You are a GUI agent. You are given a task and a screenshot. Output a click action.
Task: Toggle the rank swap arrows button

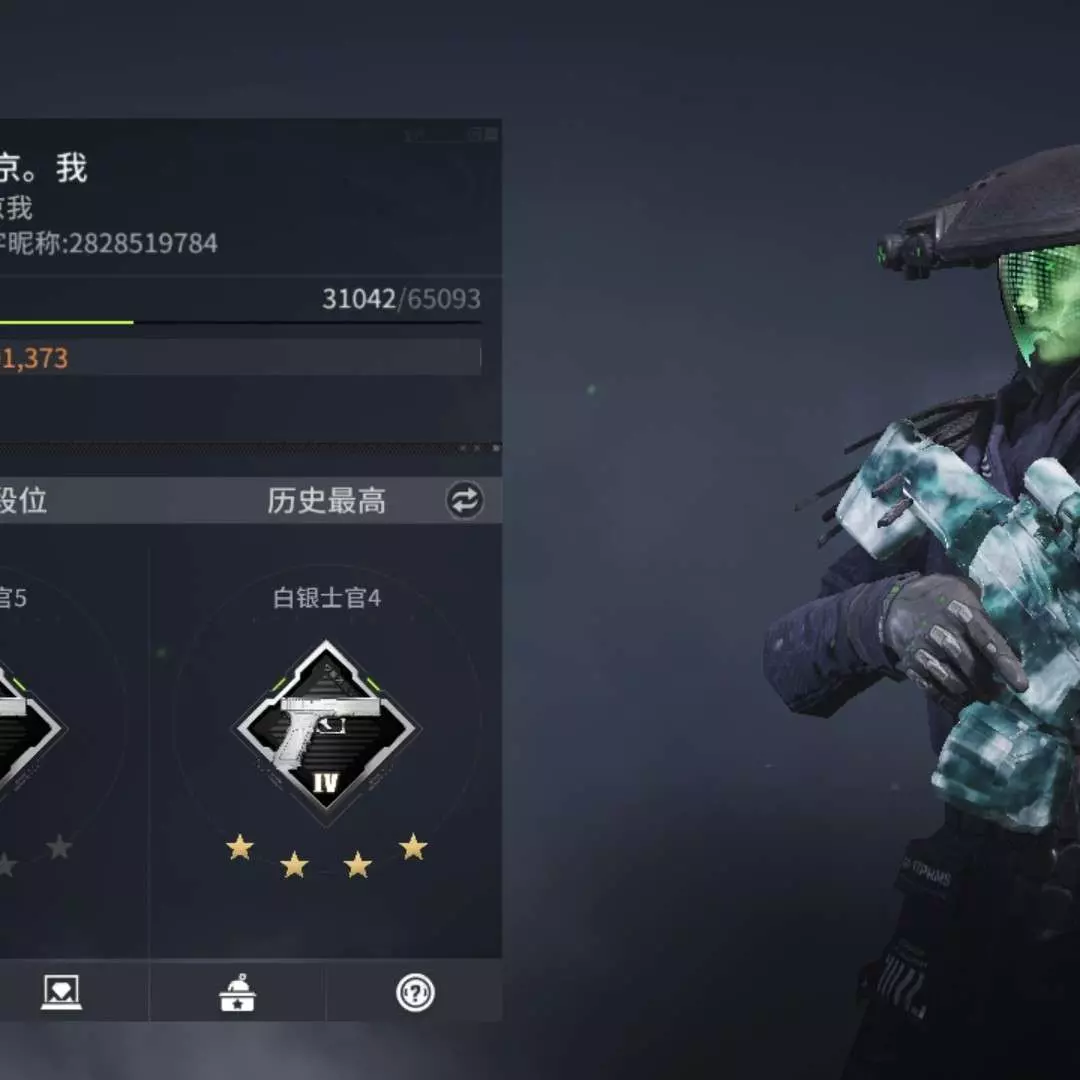[464, 500]
